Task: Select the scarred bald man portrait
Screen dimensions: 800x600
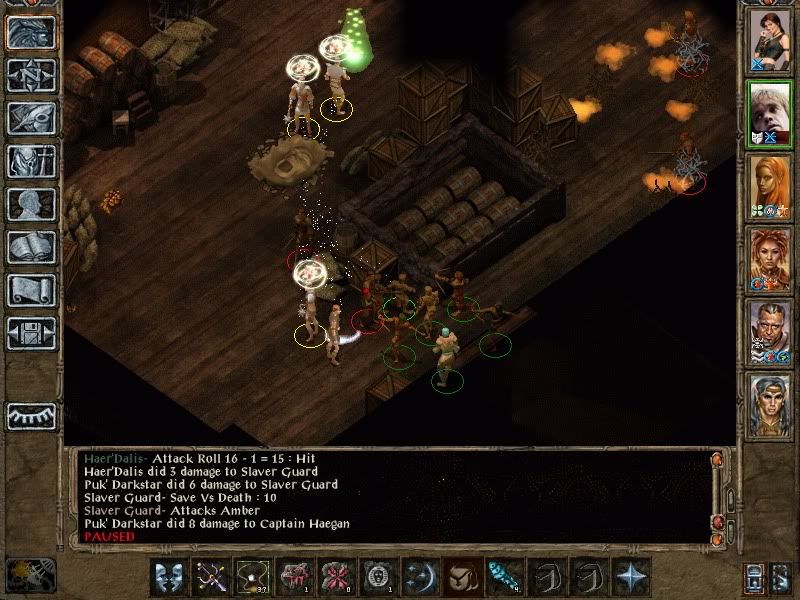Action: 769,330
